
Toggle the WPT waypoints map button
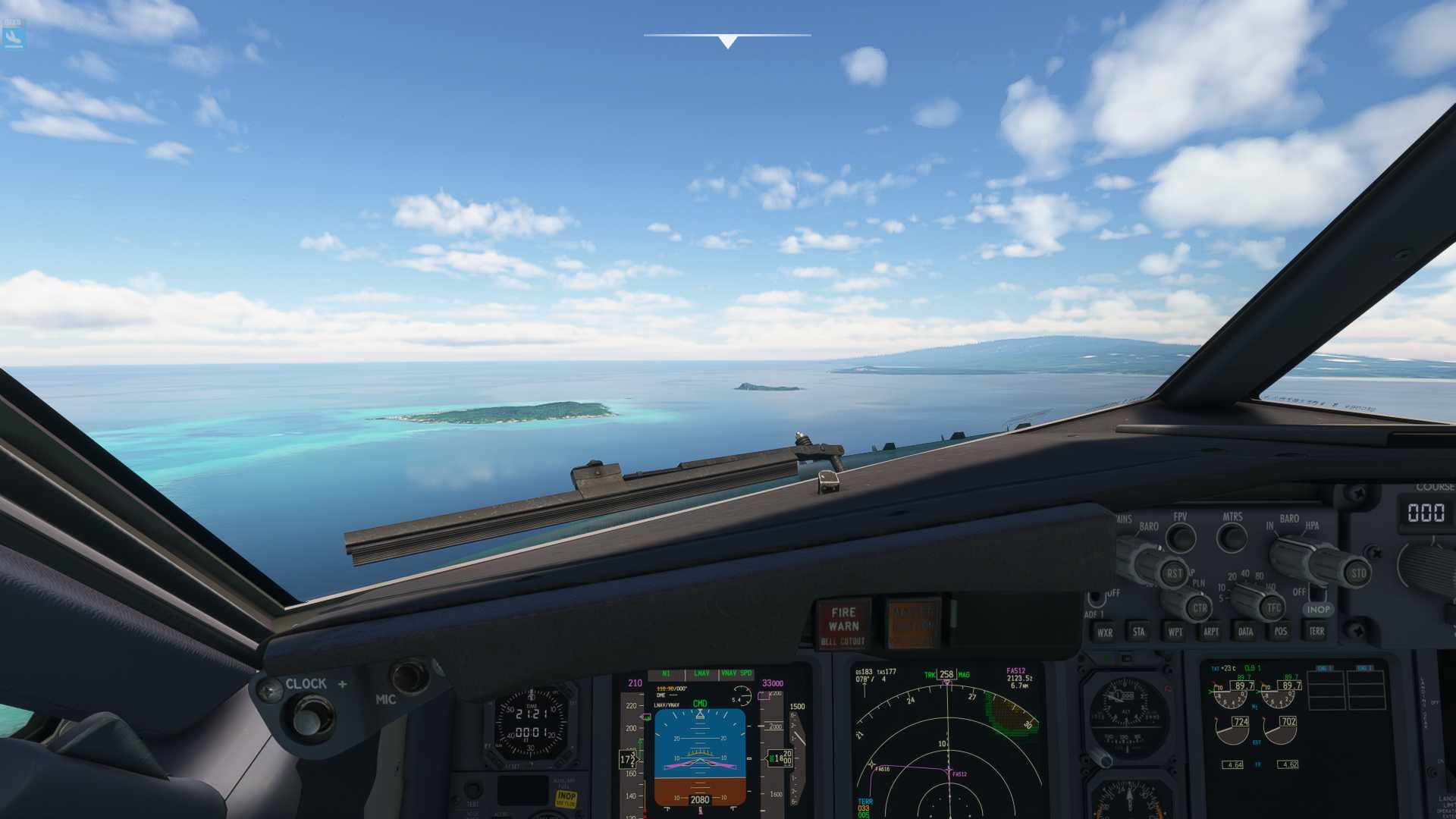1175,632
